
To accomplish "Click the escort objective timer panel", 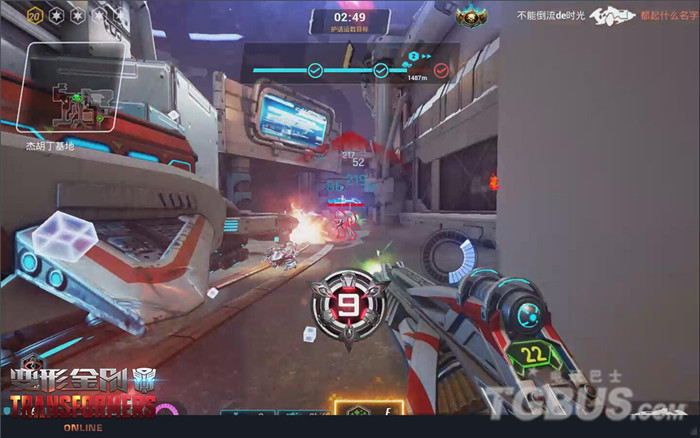I will pos(349,22).
